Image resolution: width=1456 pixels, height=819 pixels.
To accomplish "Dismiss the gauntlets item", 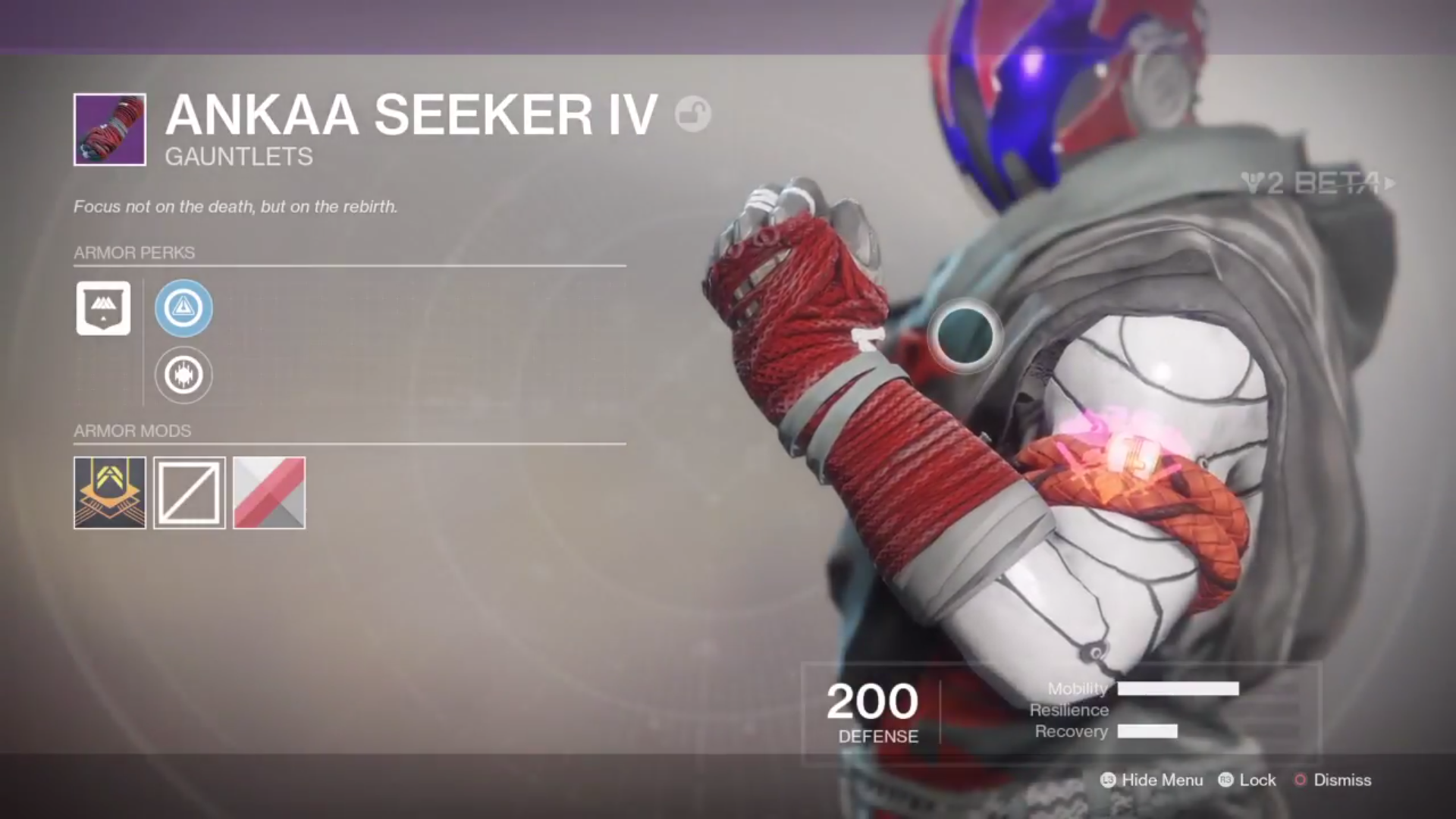I will pos(1342,780).
